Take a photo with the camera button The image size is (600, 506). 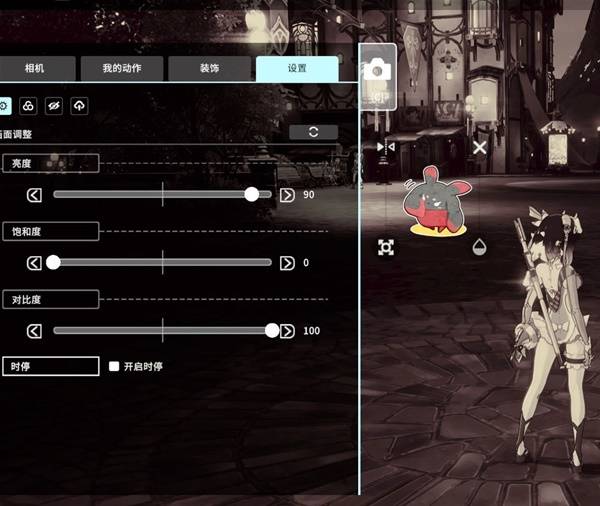click(x=378, y=70)
